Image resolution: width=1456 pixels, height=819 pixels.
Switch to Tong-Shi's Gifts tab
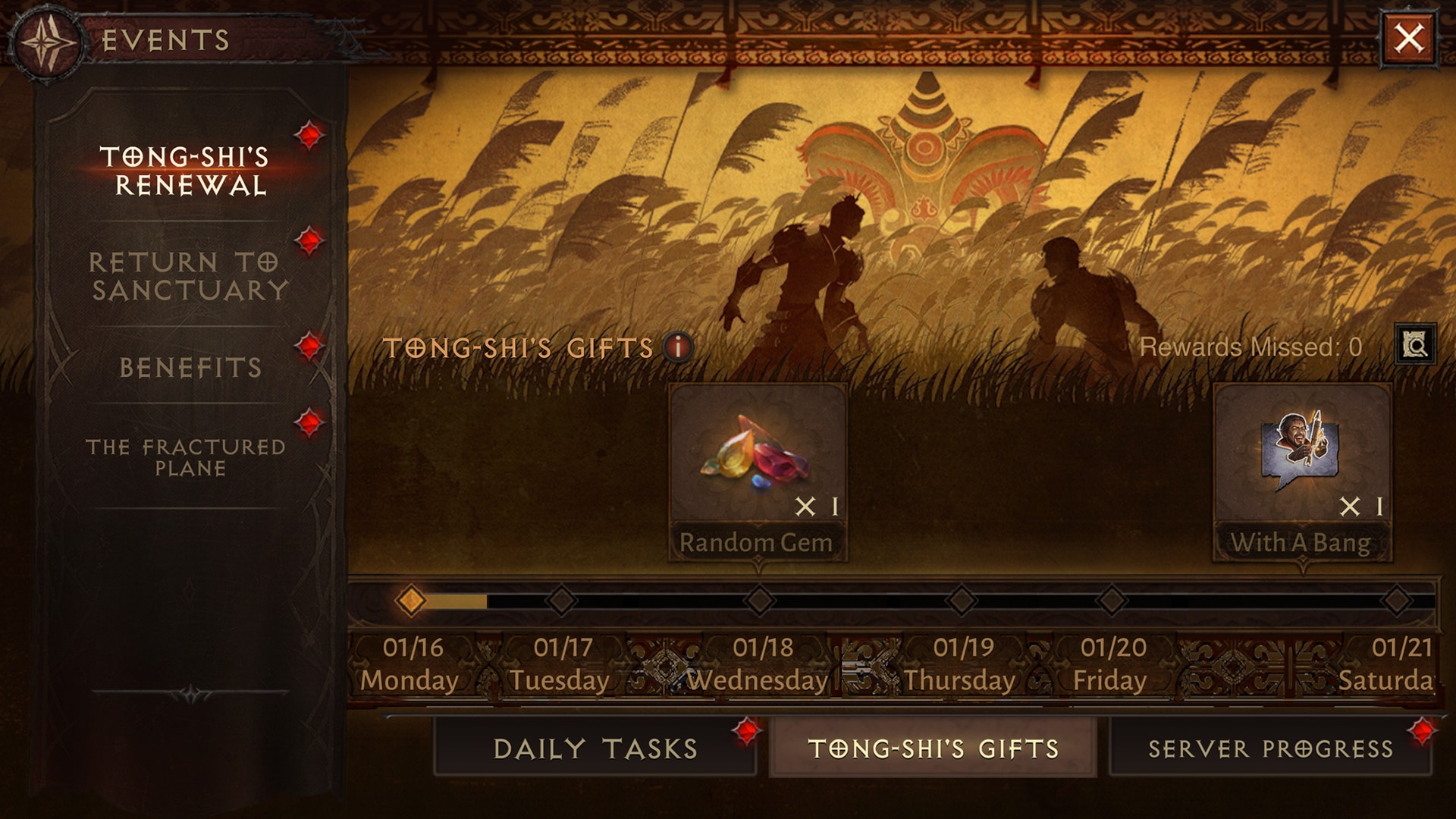(x=933, y=748)
